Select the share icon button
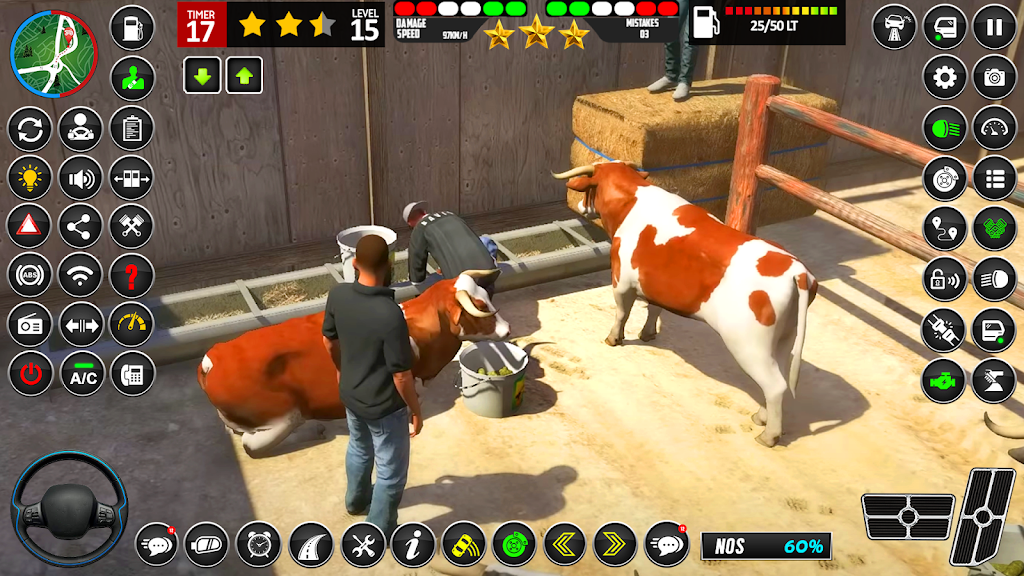1024x576 pixels. coord(81,226)
